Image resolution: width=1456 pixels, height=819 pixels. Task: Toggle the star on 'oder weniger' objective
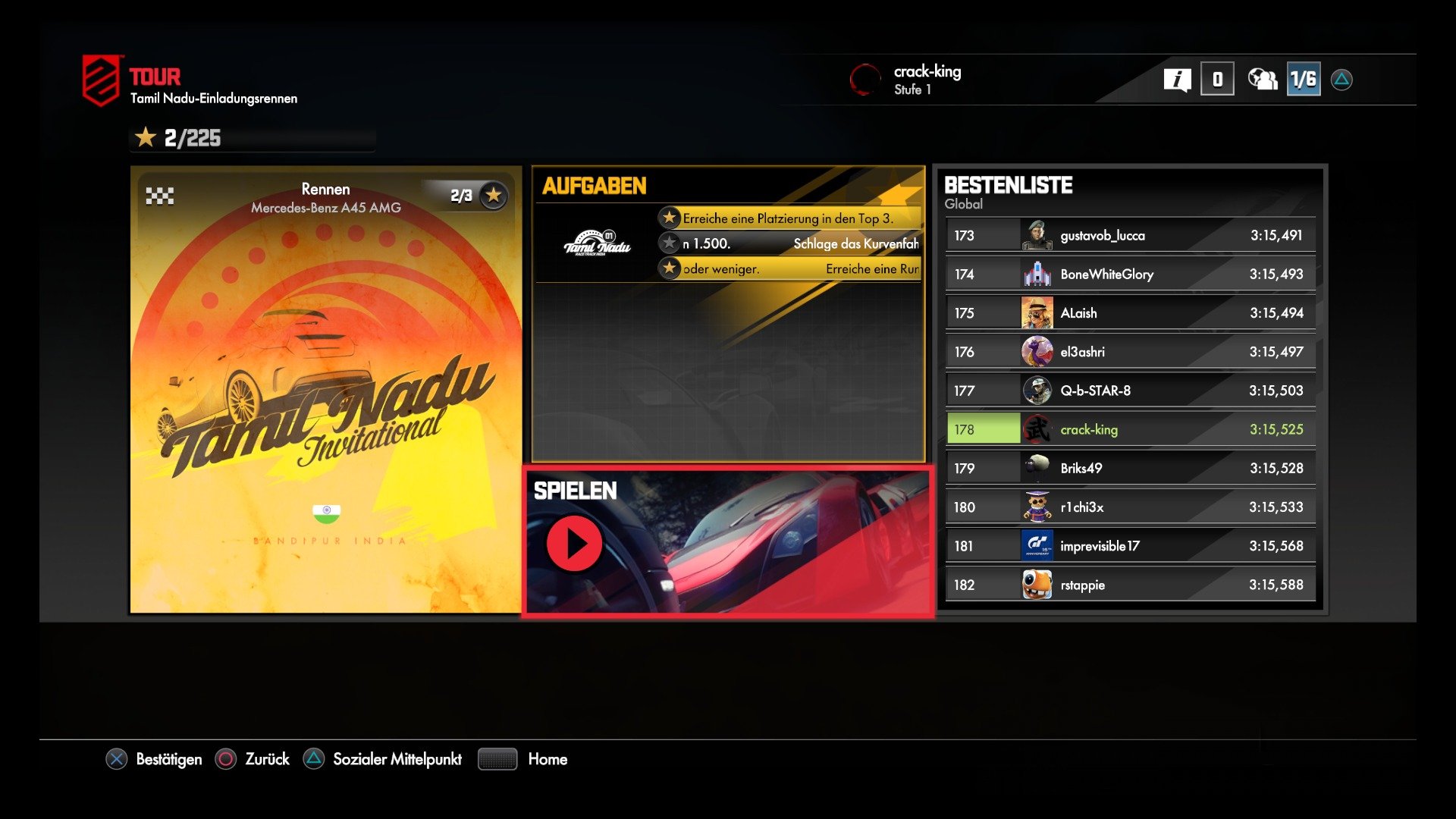[668, 268]
